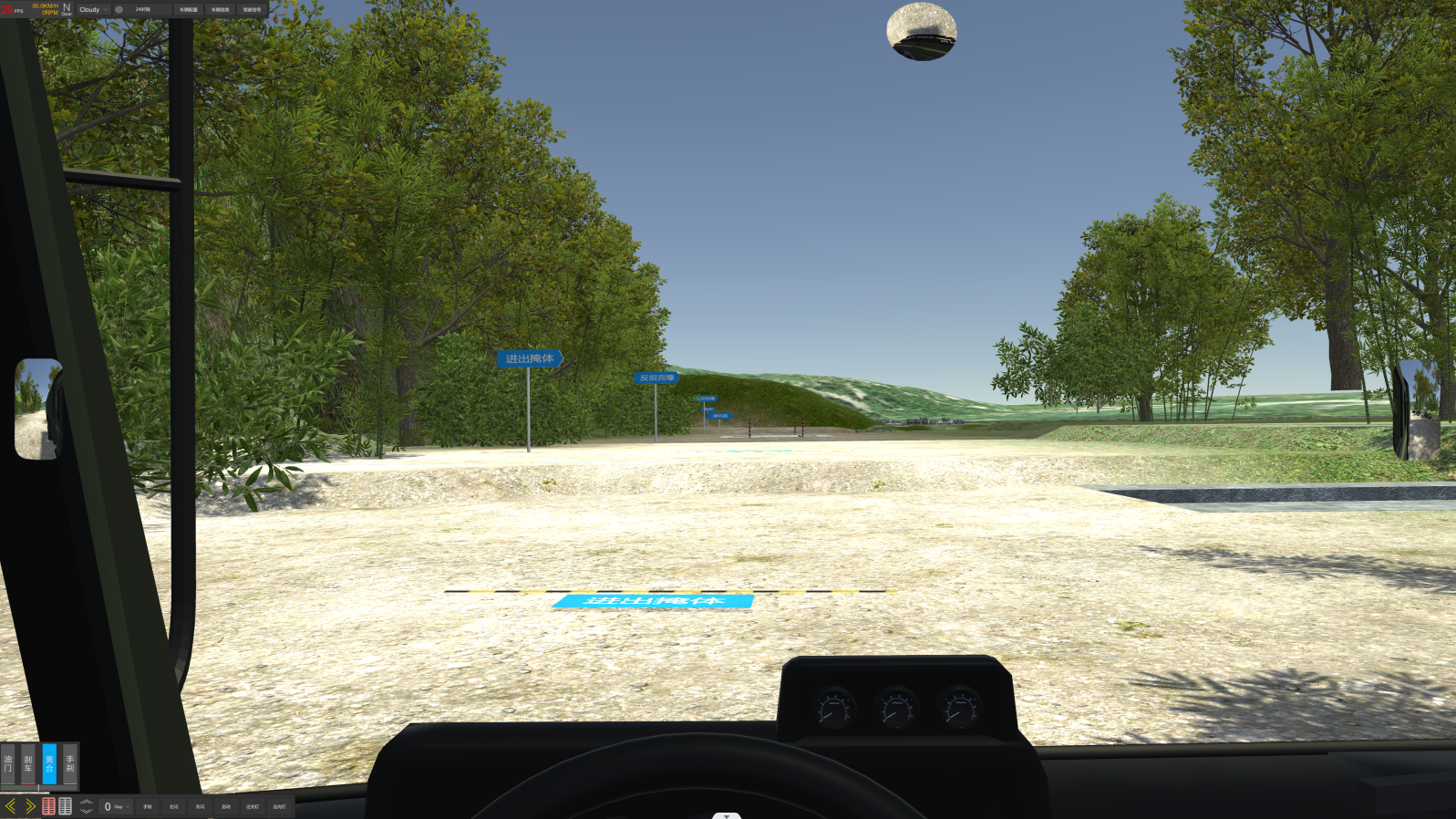Screen dimensions: 1456x819
Task: Open the 0 Gear selector dropdown
Action: click(x=116, y=806)
